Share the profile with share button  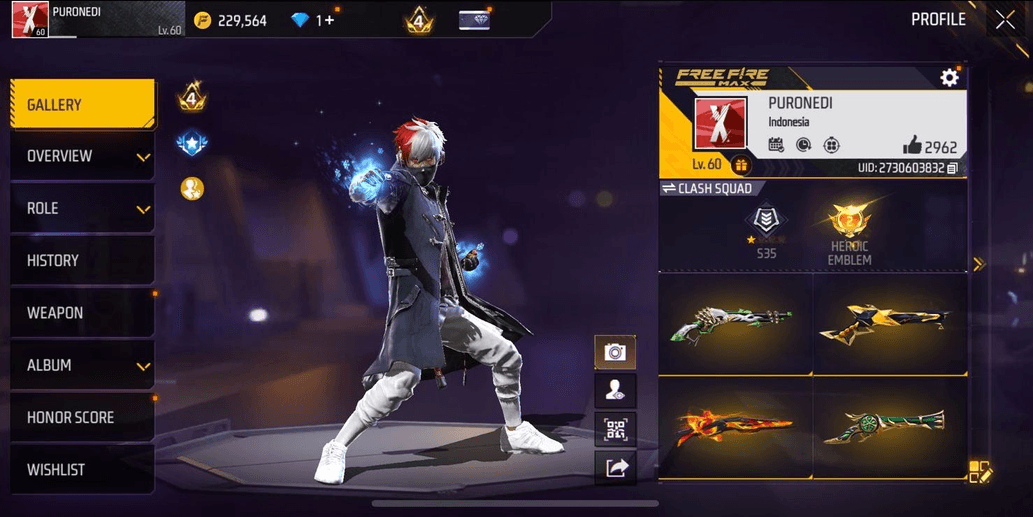[x=615, y=466]
